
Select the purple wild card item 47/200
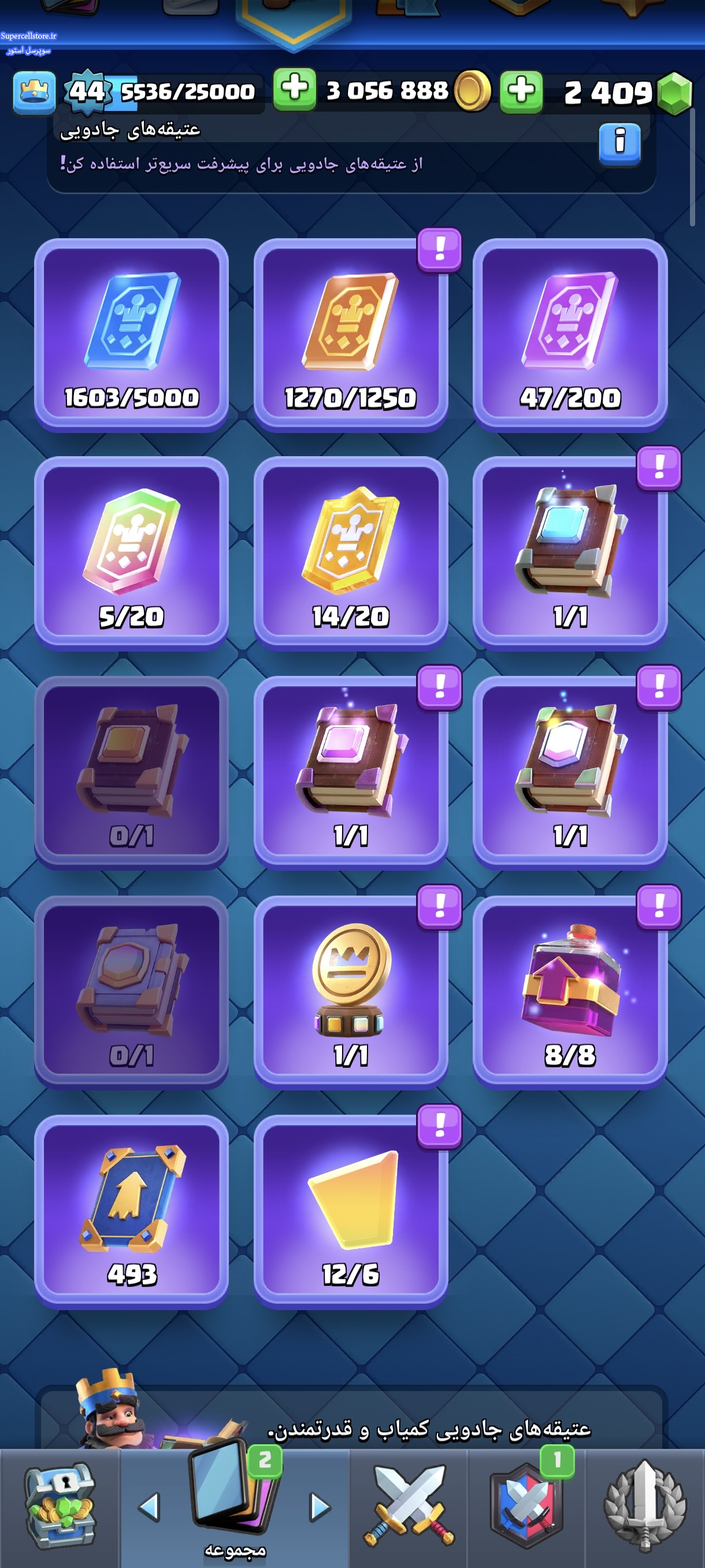click(x=570, y=335)
